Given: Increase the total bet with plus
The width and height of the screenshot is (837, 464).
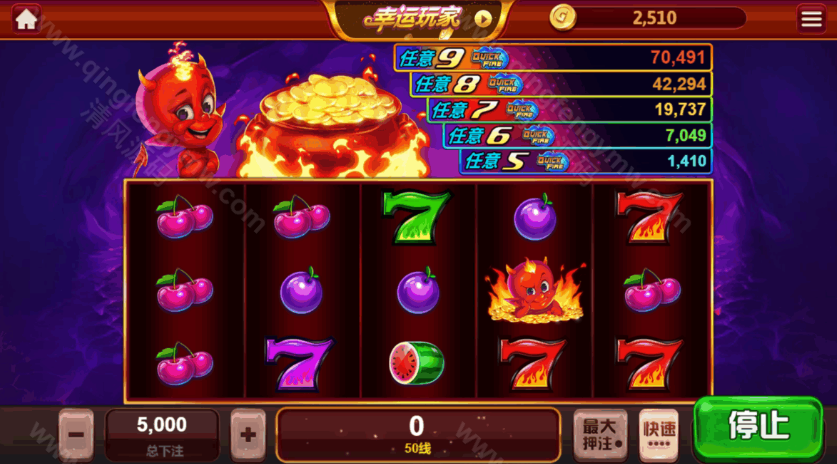Looking at the screenshot, I should [248, 434].
